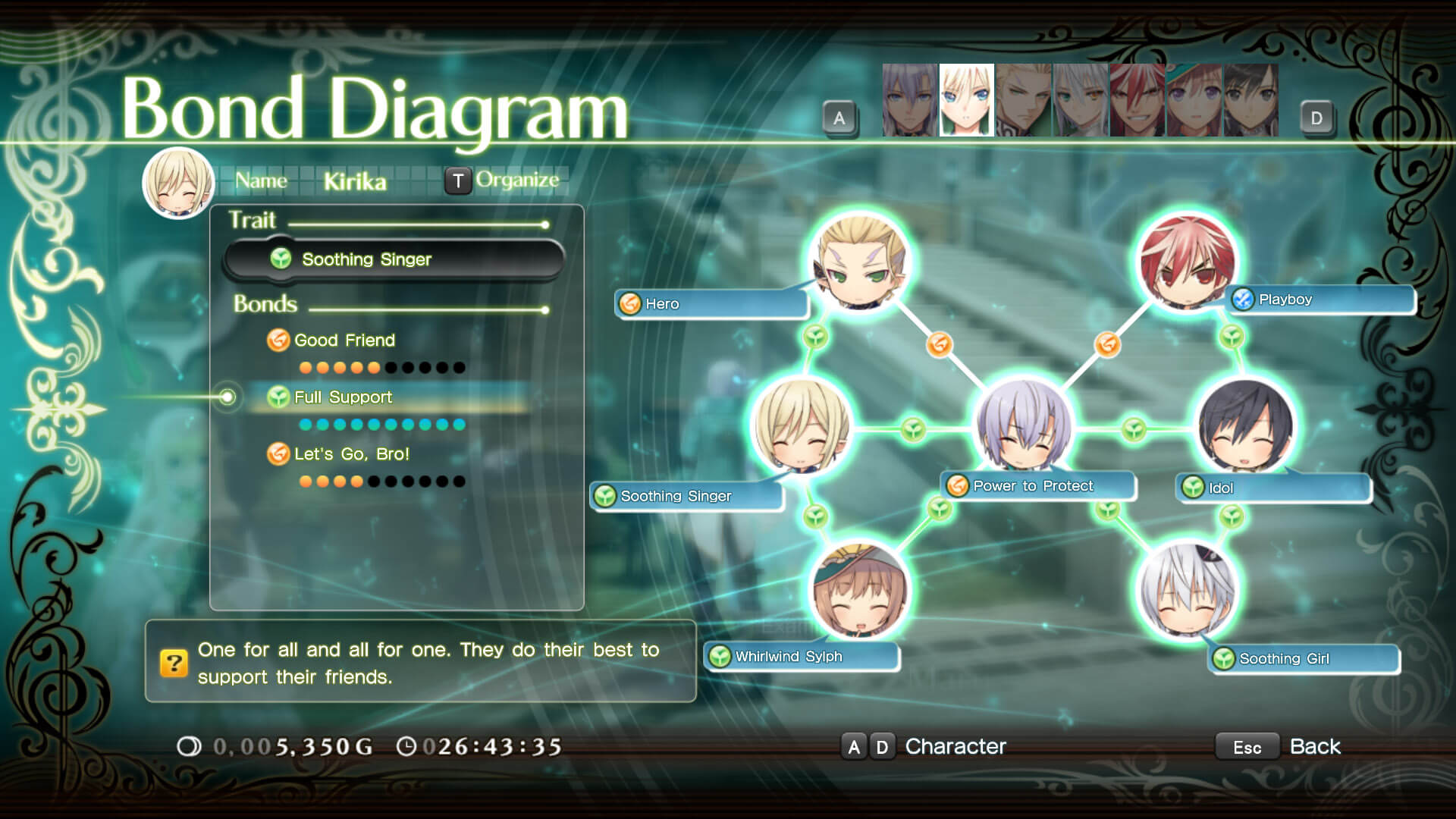Switch to the blond man portrait tab
This screenshot has height=819, width=1456.
(x=1023, y=100)
